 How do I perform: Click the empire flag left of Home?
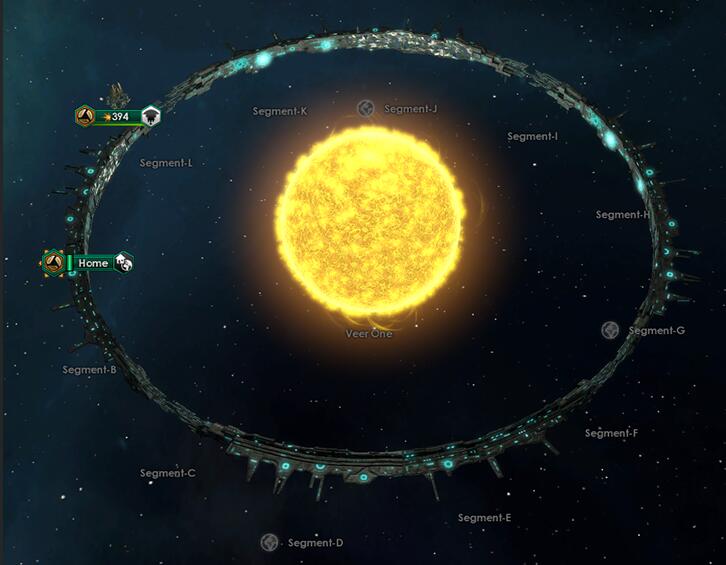coord(54,263)
